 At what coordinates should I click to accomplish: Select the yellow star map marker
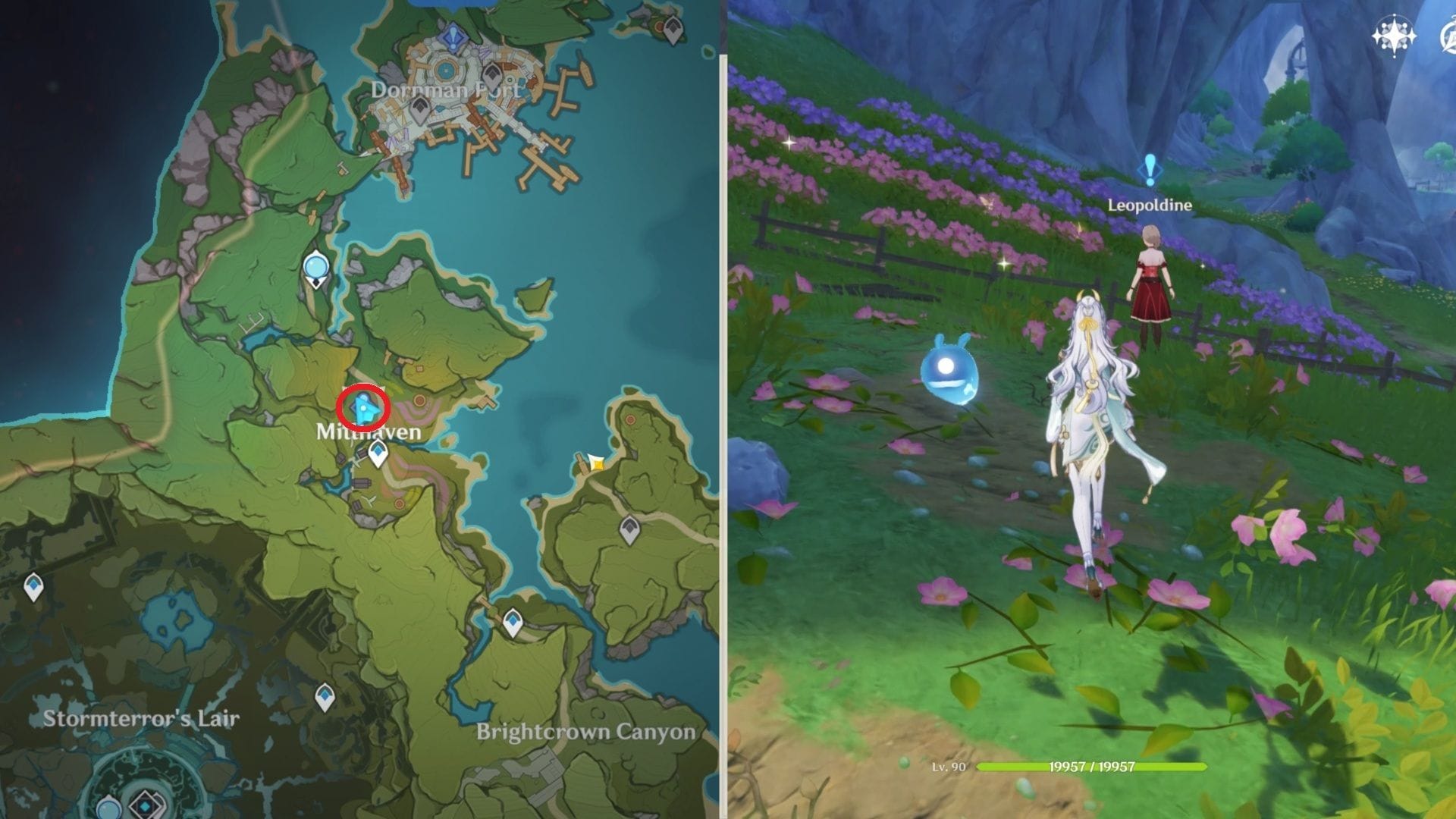(x=597, y=463)
